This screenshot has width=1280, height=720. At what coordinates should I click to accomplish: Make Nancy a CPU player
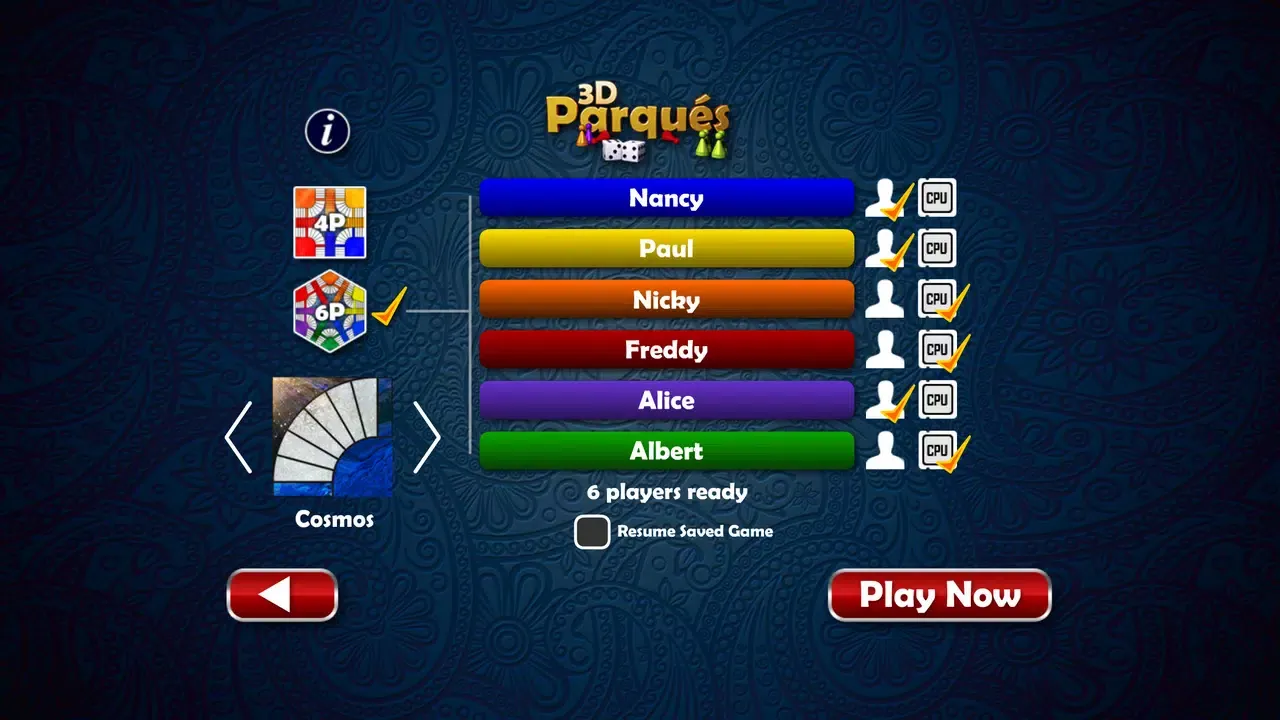coord(938,197)
